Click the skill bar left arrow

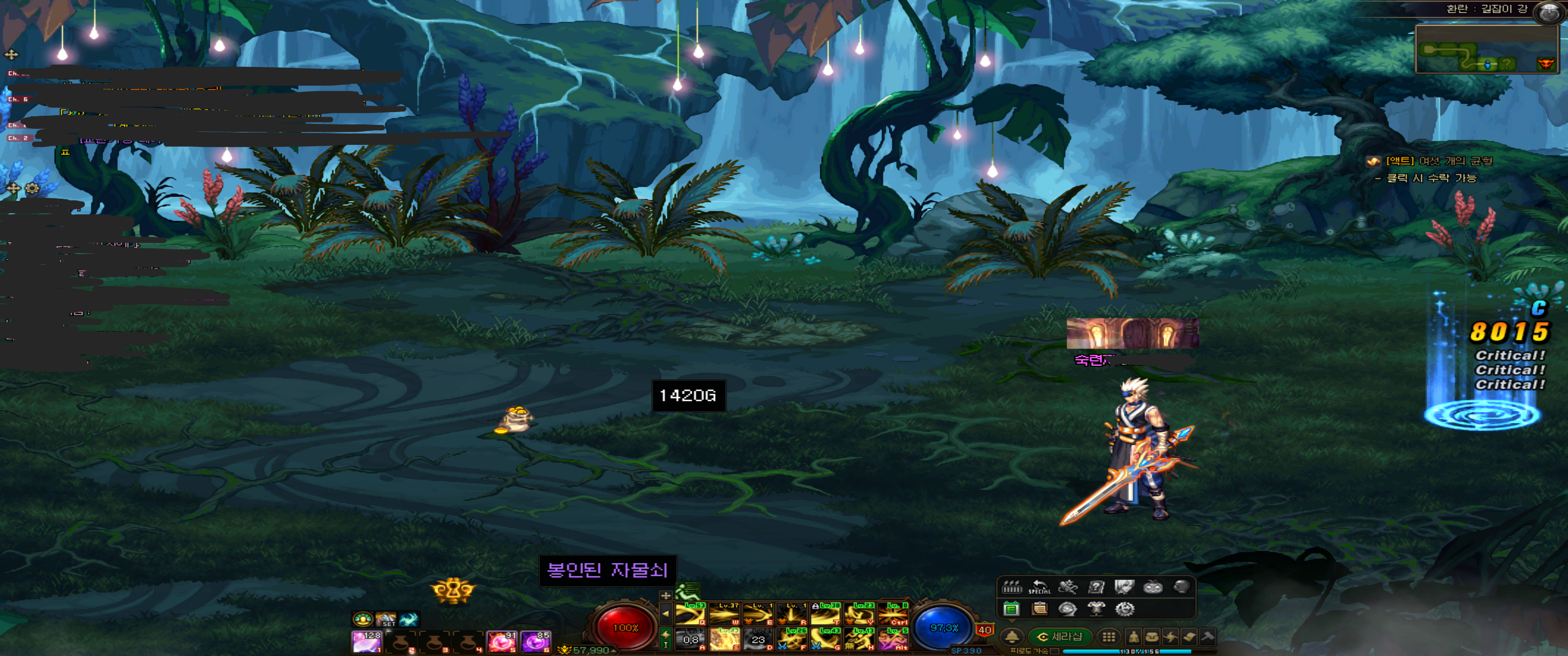(x=665, y=613)
